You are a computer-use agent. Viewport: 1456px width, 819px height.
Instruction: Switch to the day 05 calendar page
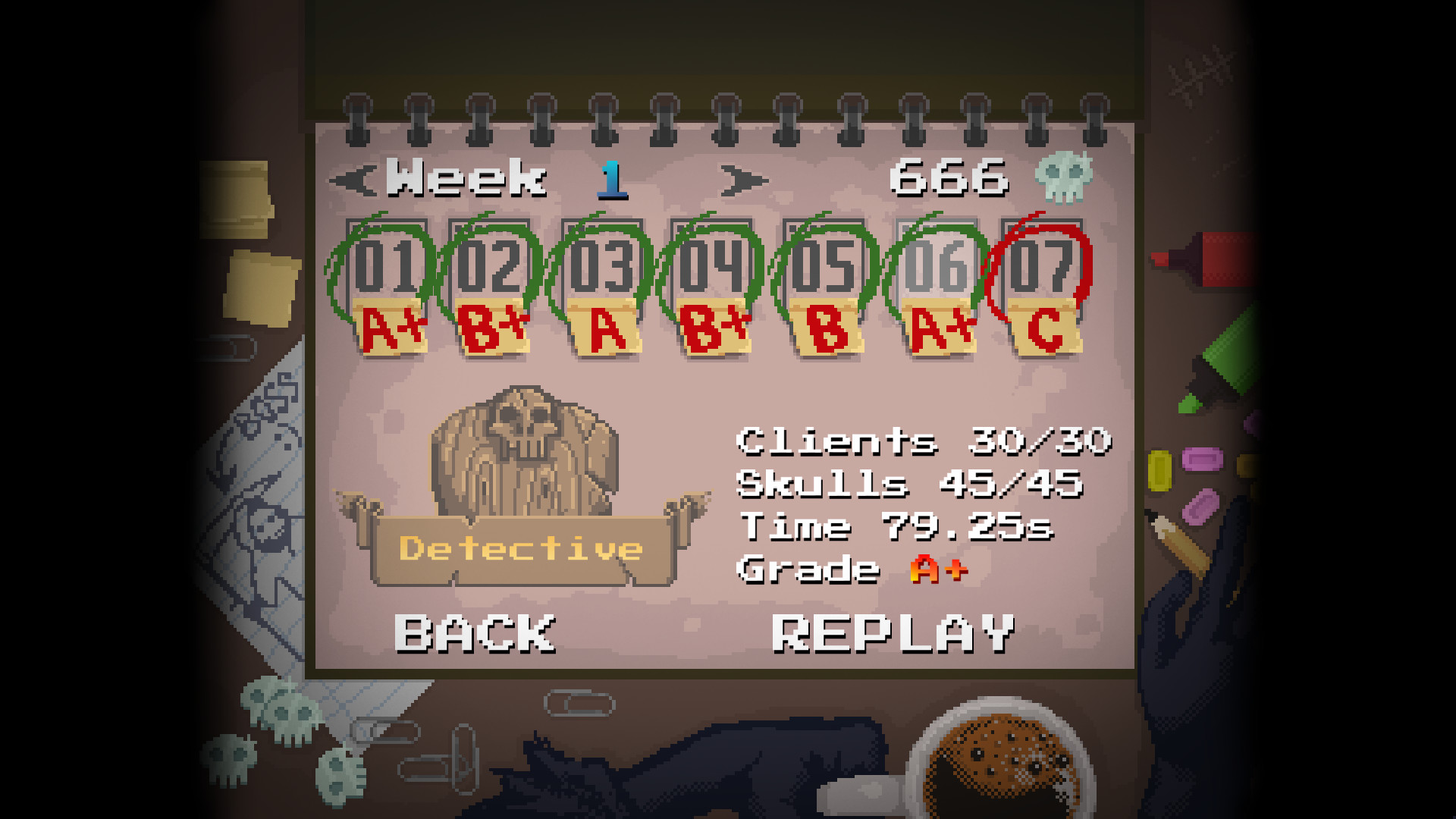tap(824, 265)
